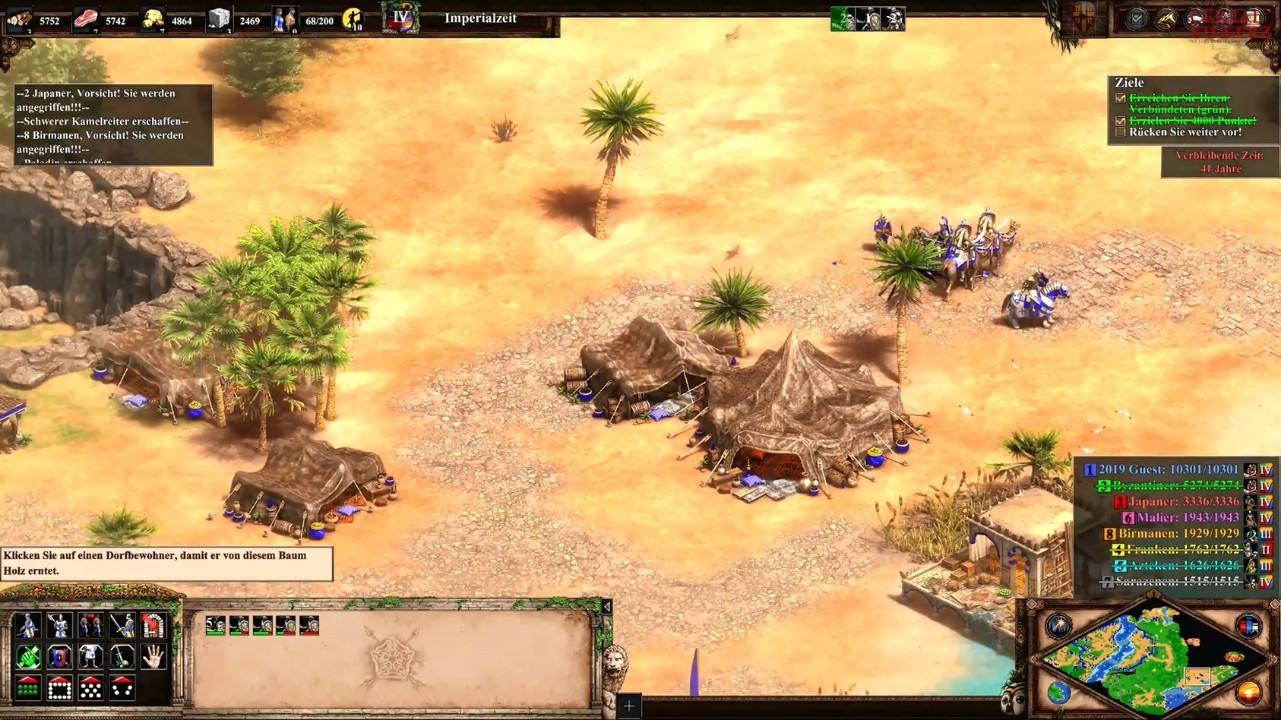Collapse the chat message log panel
Image resolution: width=1281 pixels, height=720 pixels.
click(110, 125)
